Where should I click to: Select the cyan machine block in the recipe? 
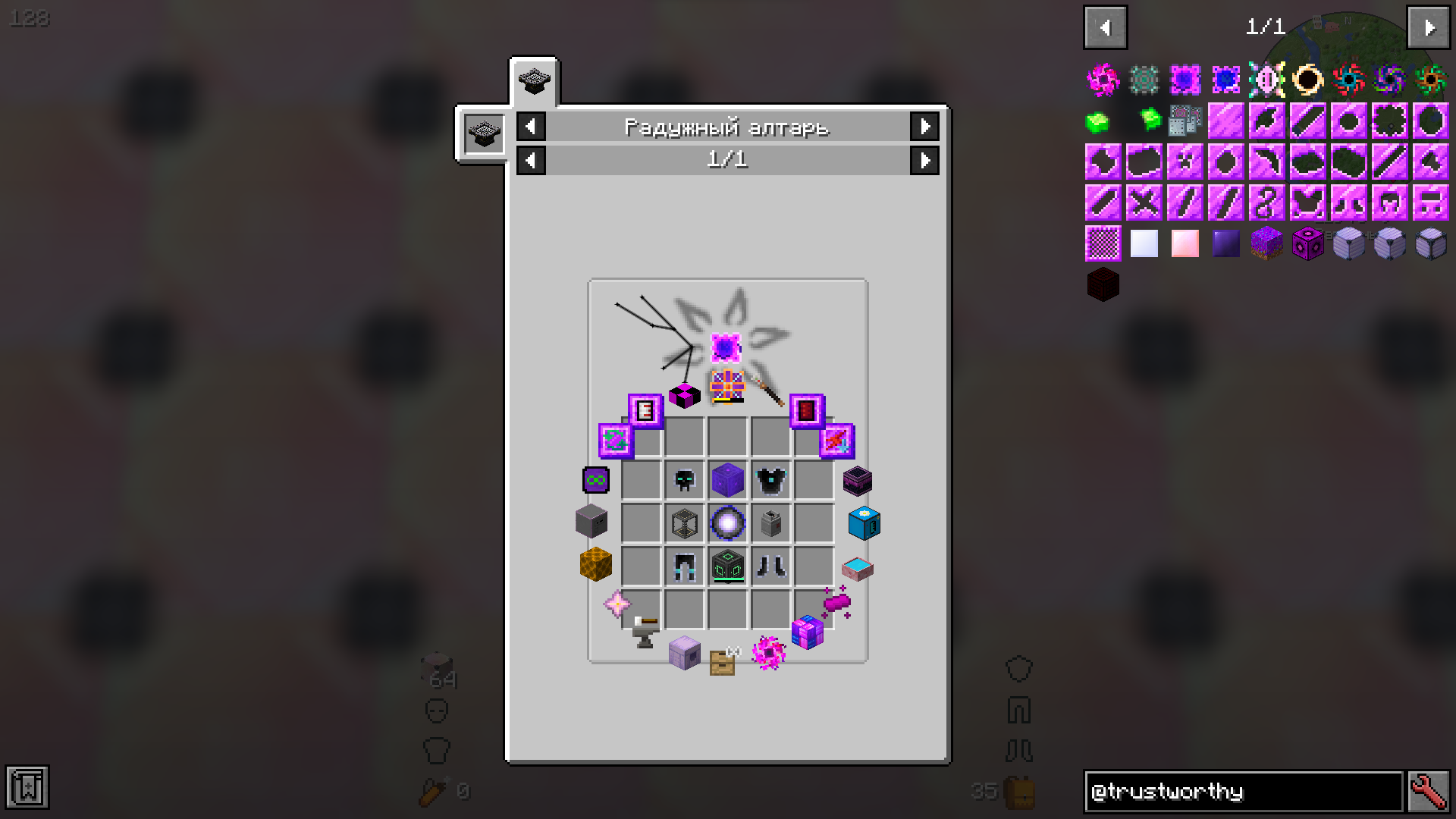coord(864,523)
